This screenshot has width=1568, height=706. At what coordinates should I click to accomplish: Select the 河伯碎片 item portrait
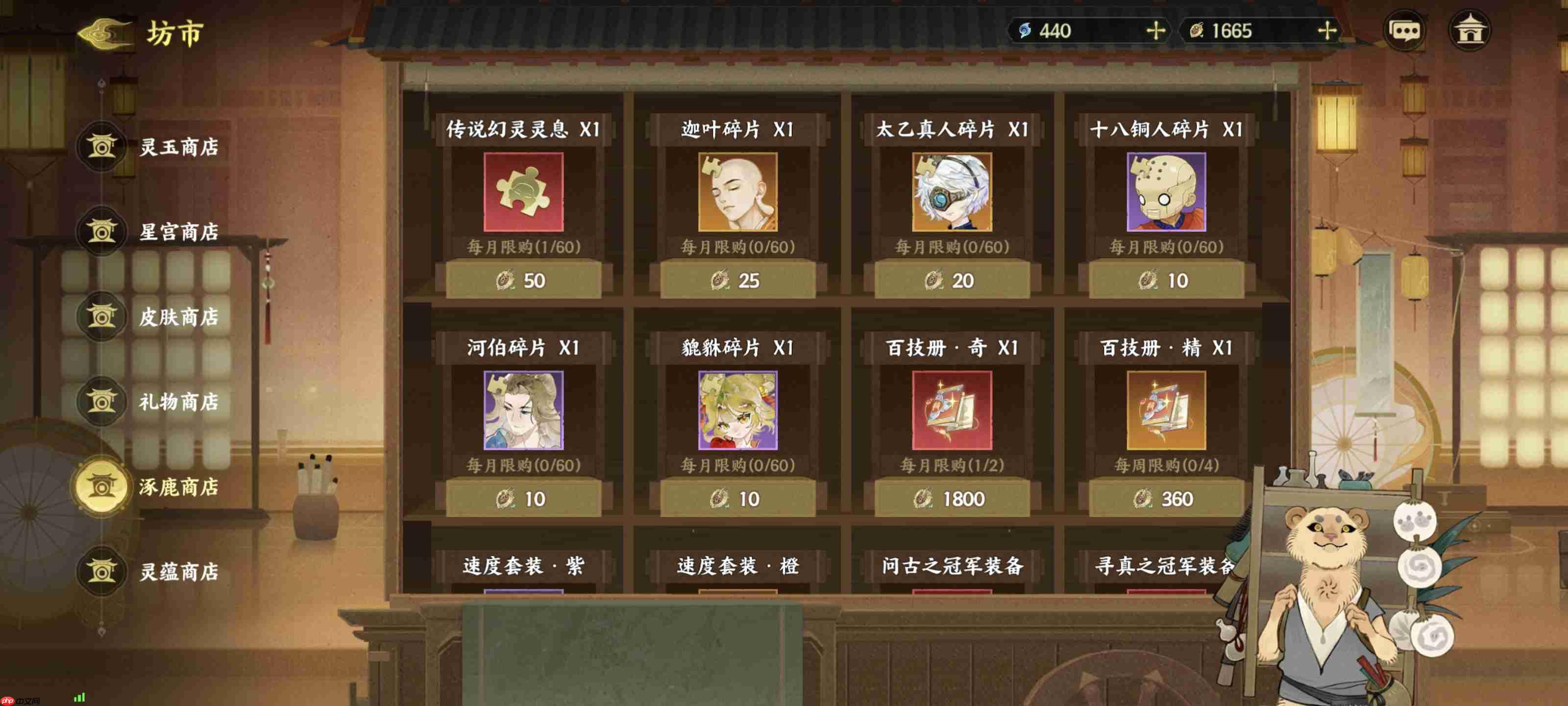coord(522,412)
